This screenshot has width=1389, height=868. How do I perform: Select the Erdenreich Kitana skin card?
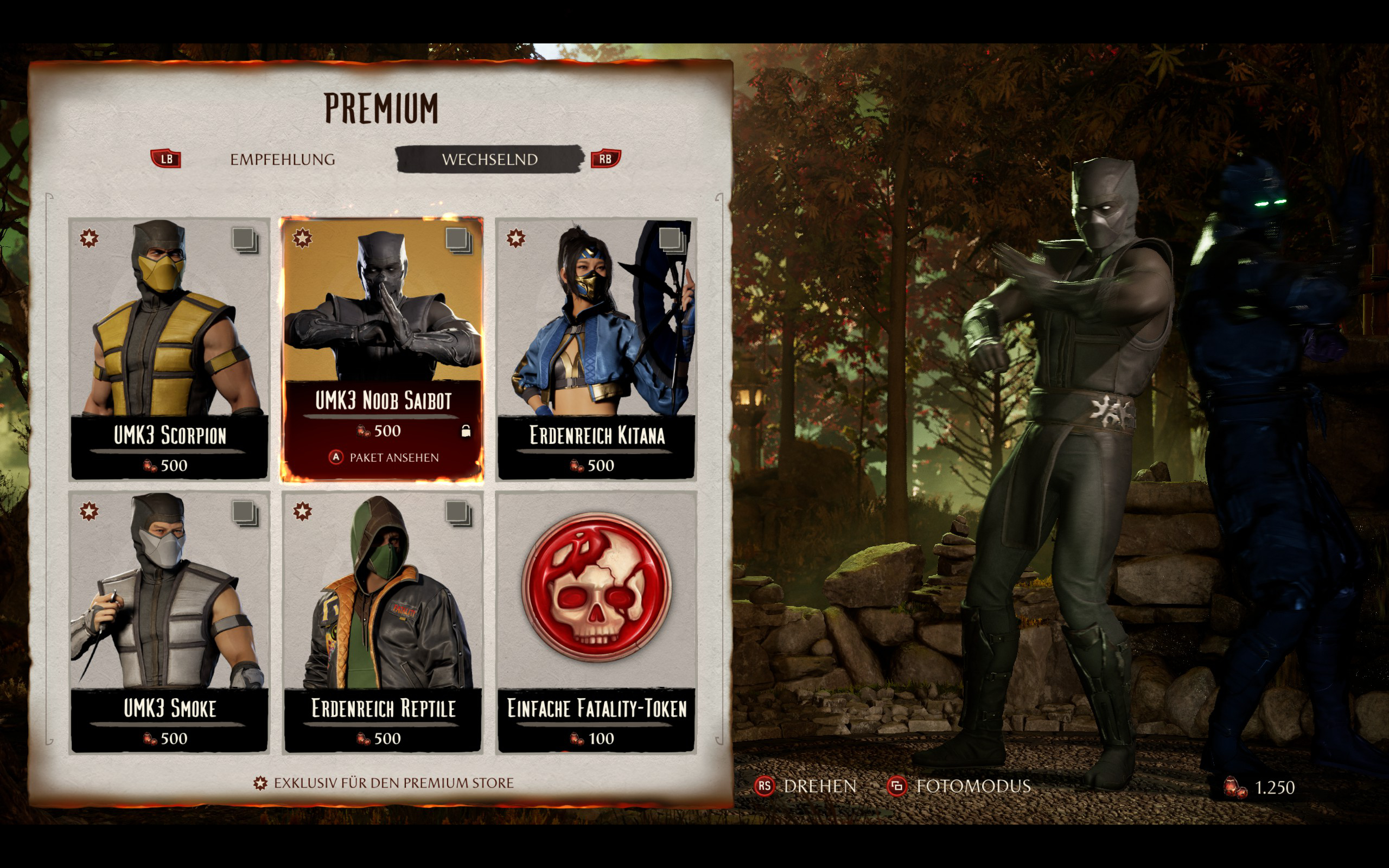coord(596,348)
